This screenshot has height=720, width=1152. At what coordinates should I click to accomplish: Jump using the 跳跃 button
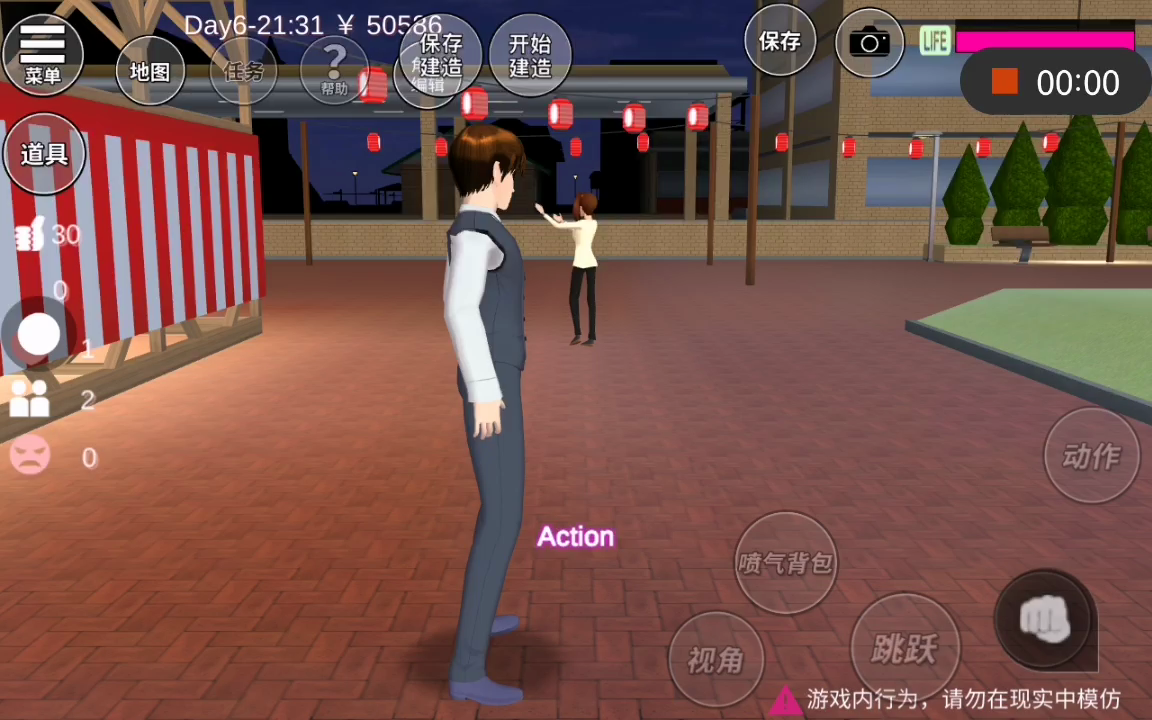(x=904, y=648)
